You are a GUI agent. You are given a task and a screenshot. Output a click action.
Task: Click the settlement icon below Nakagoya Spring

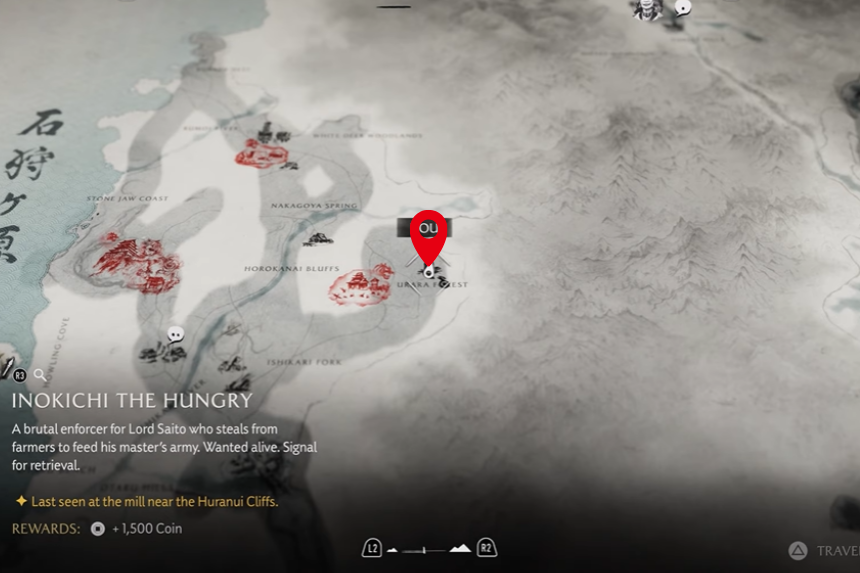point(318,239)
